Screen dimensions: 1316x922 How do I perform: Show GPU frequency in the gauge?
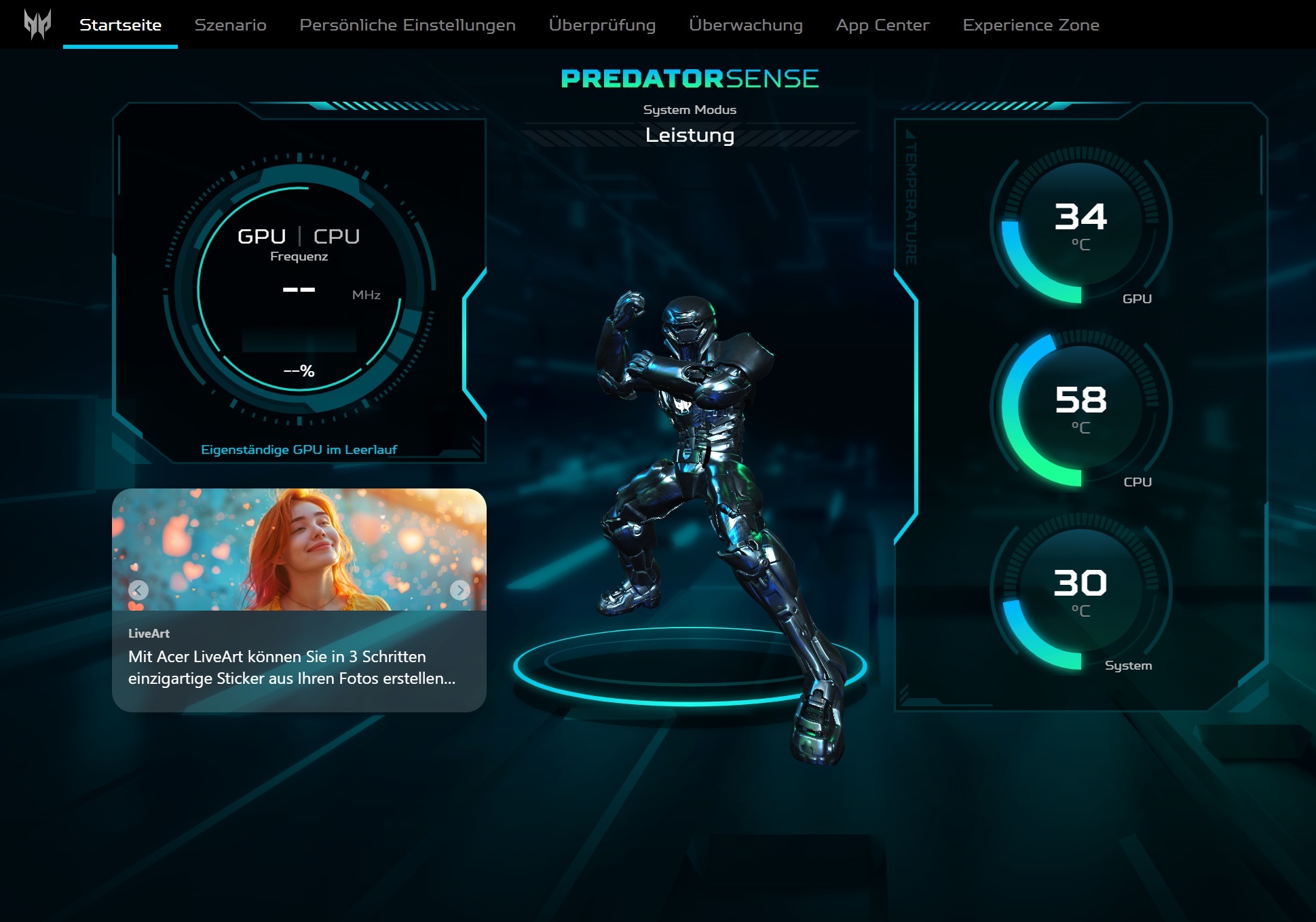pyautogui.click(x=261, y=236)
